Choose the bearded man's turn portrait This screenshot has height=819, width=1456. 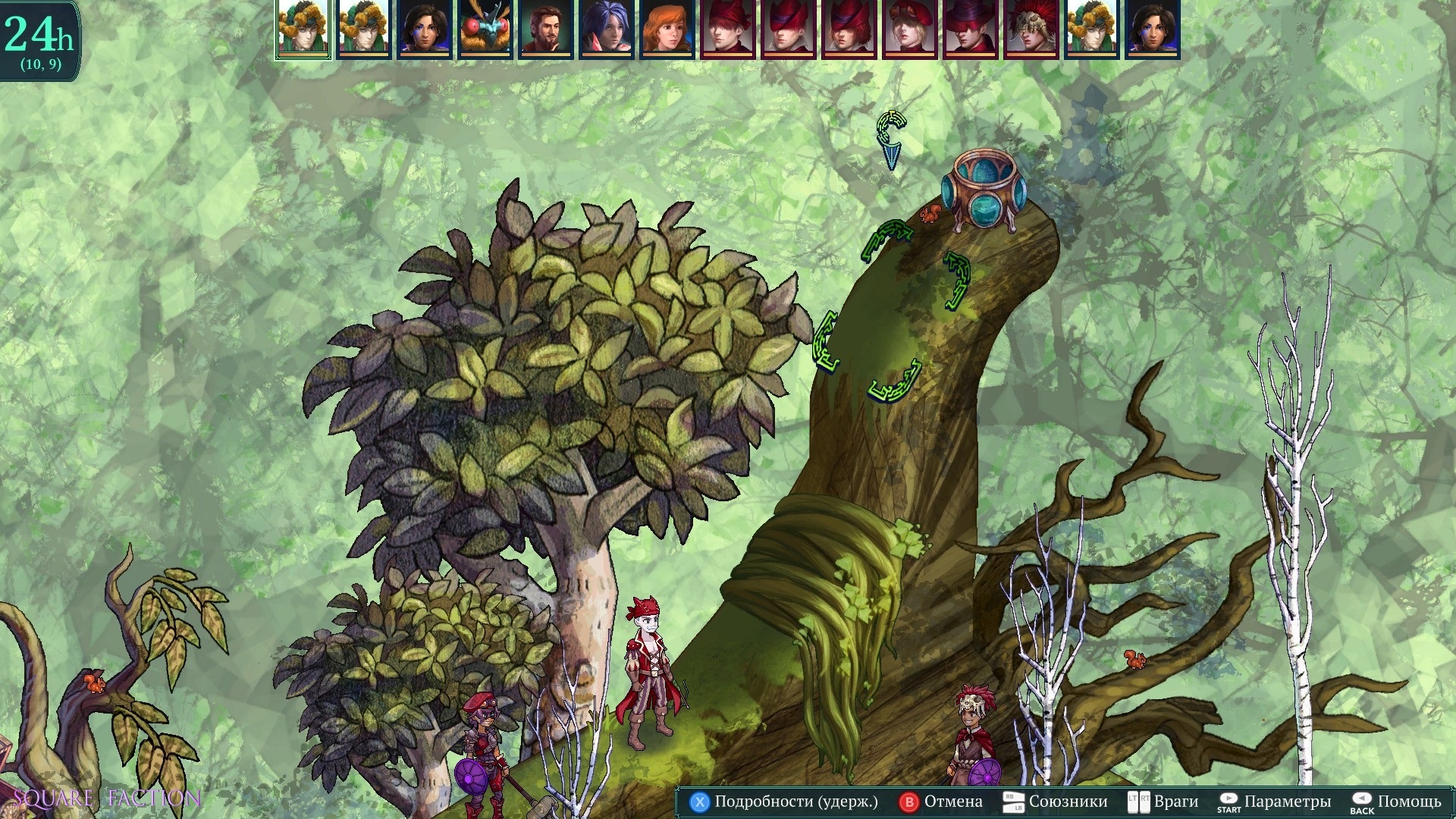pyautogui.click(x=545, y=28)
